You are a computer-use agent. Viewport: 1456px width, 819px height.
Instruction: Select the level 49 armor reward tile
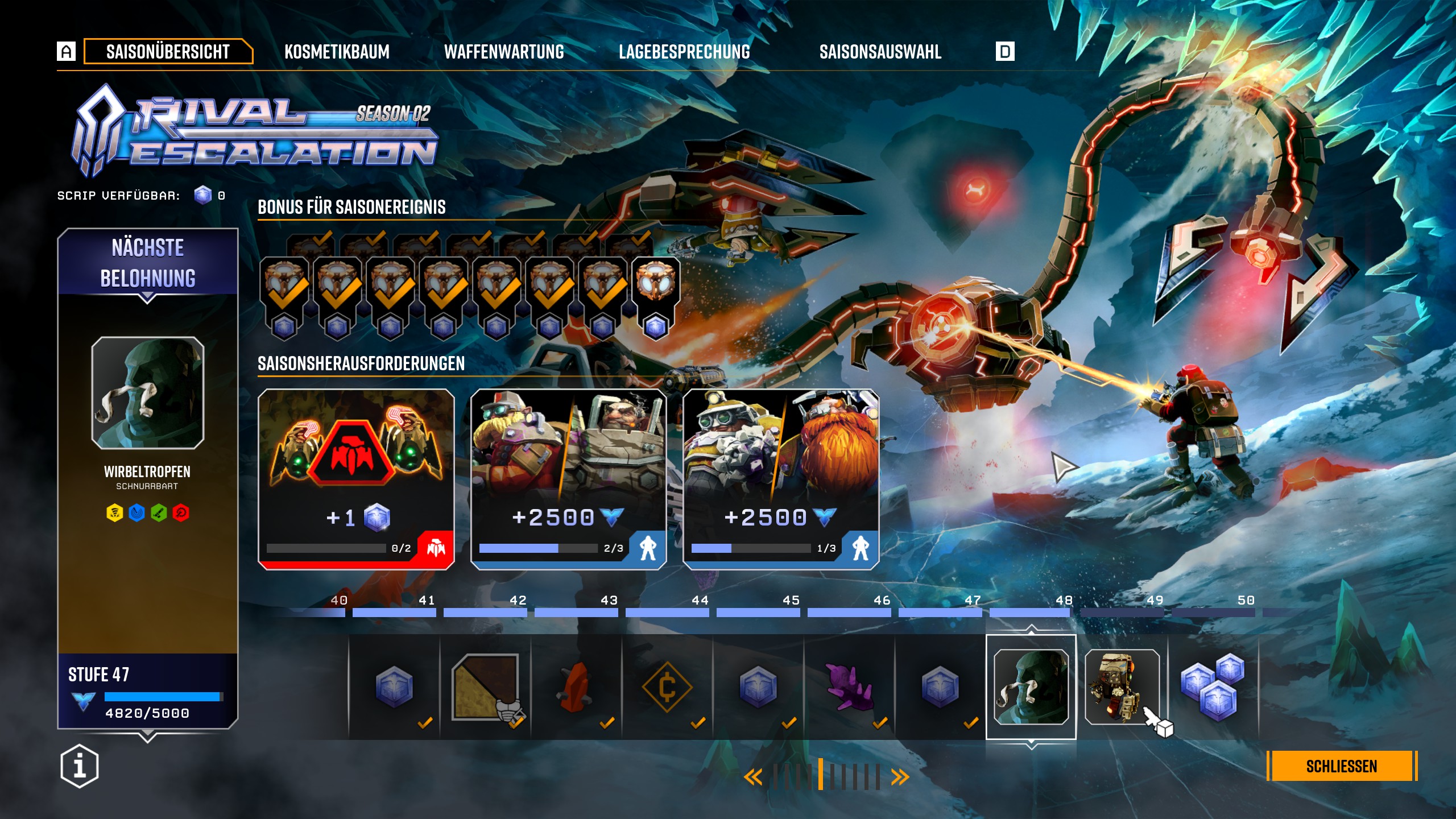coord(1122,686)
